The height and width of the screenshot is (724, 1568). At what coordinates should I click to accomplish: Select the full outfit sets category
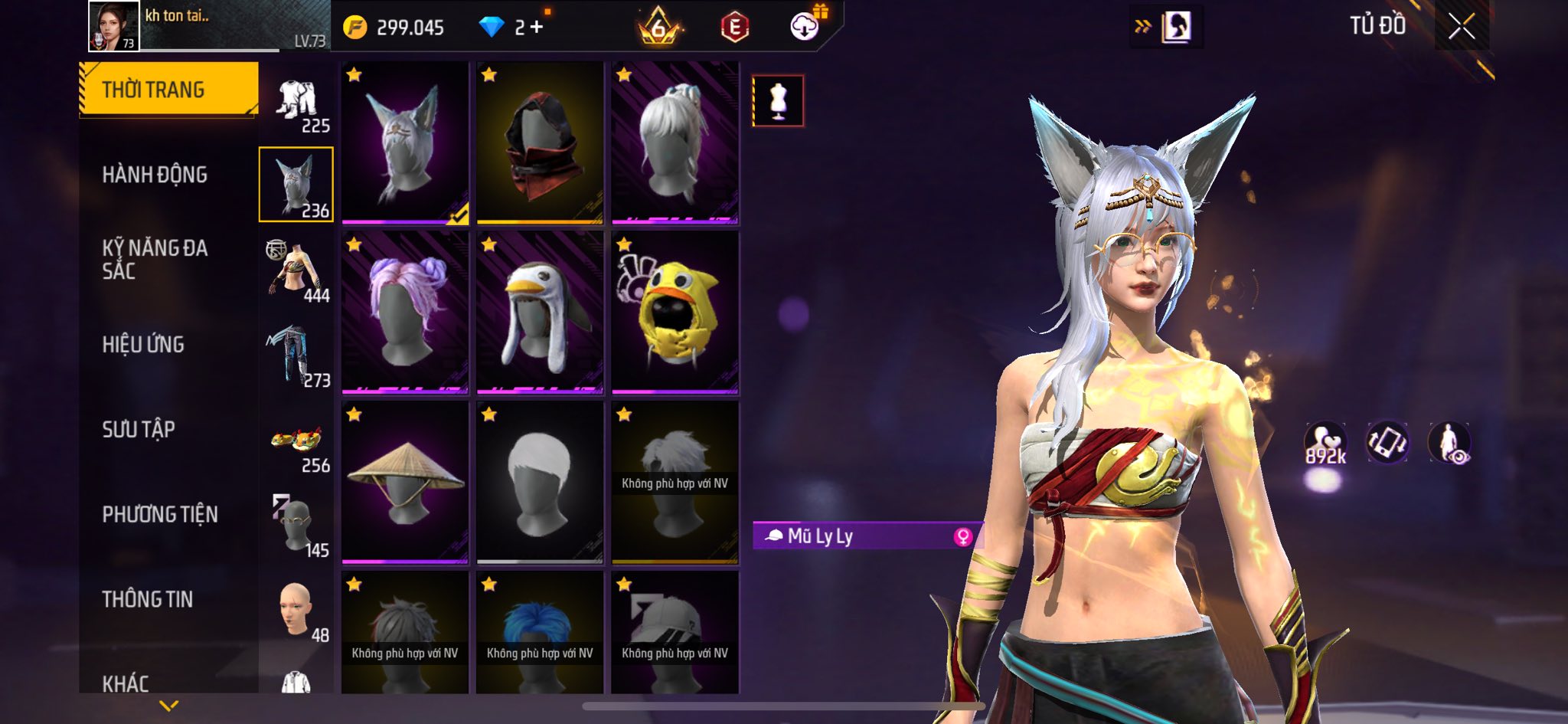point(297,103)
